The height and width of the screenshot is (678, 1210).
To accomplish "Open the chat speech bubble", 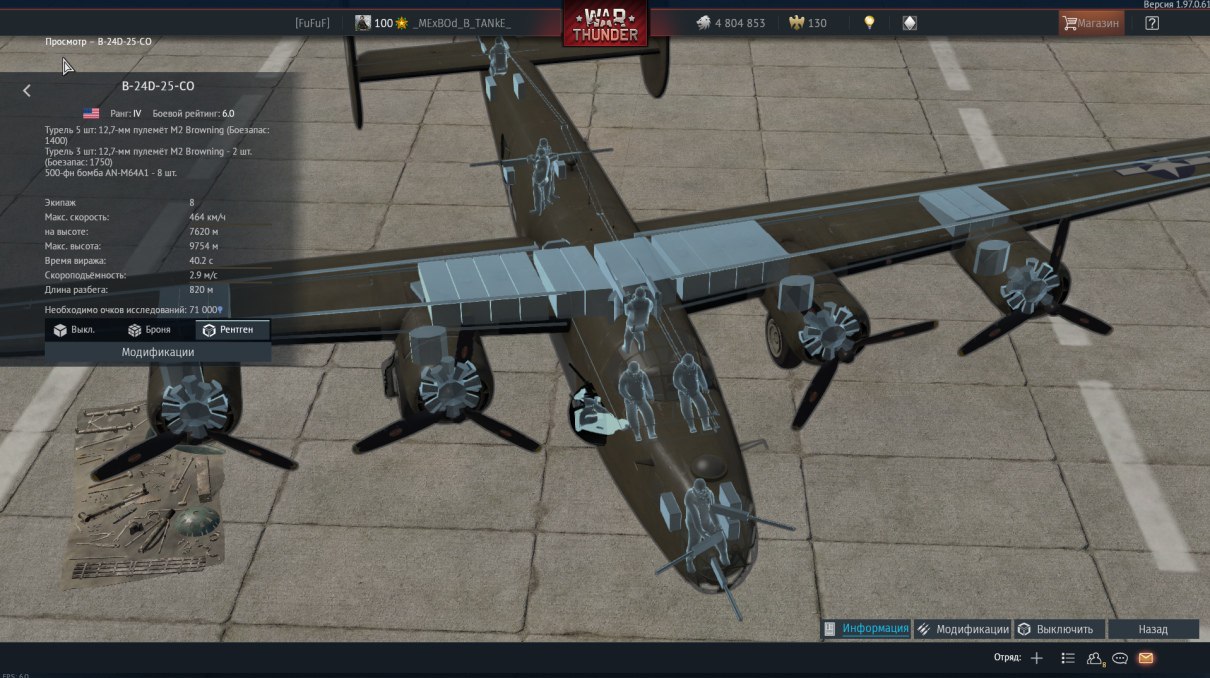I will point(1120,658).
